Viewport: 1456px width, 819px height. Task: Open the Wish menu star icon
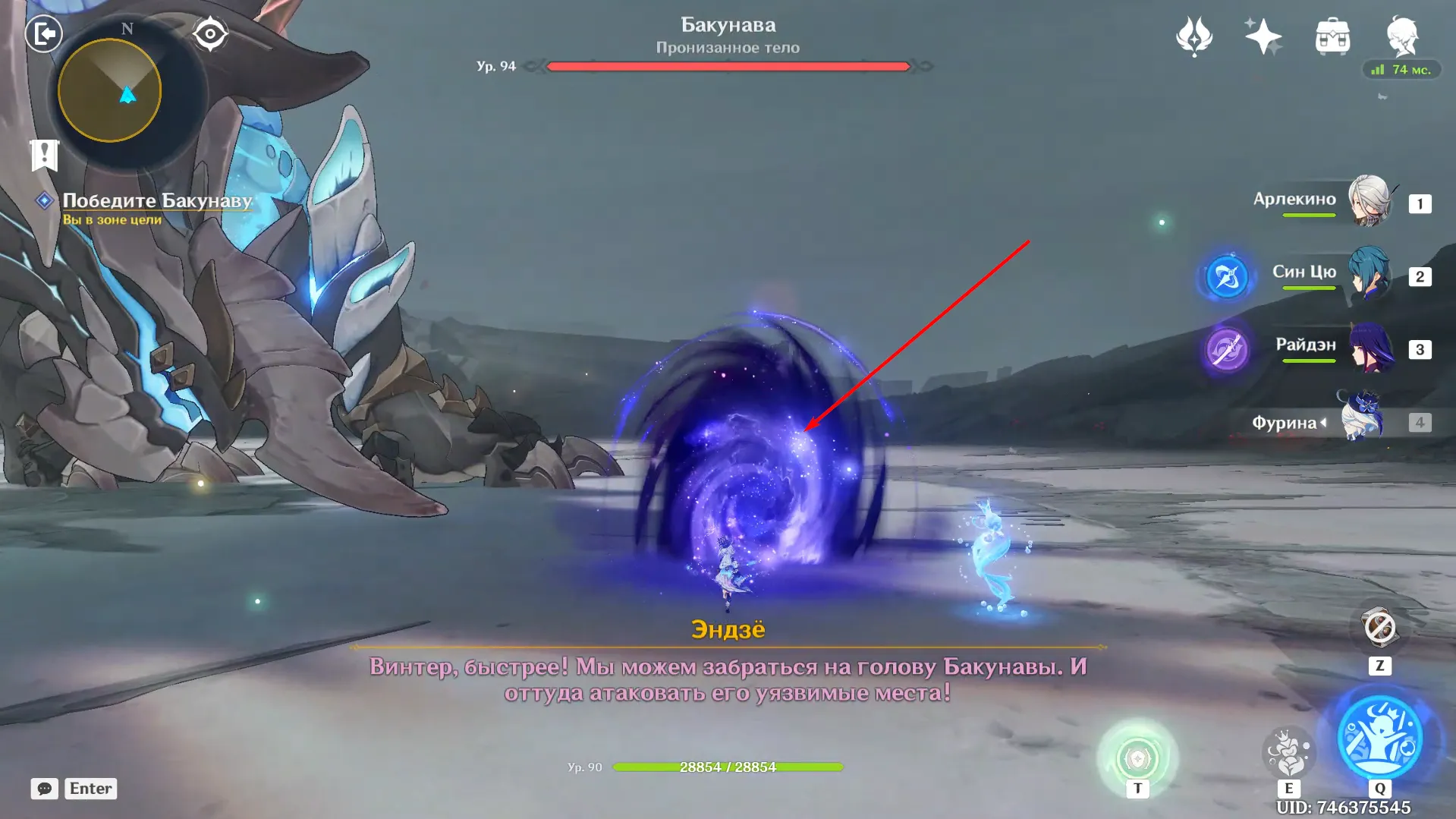[x=1262, y=36]
